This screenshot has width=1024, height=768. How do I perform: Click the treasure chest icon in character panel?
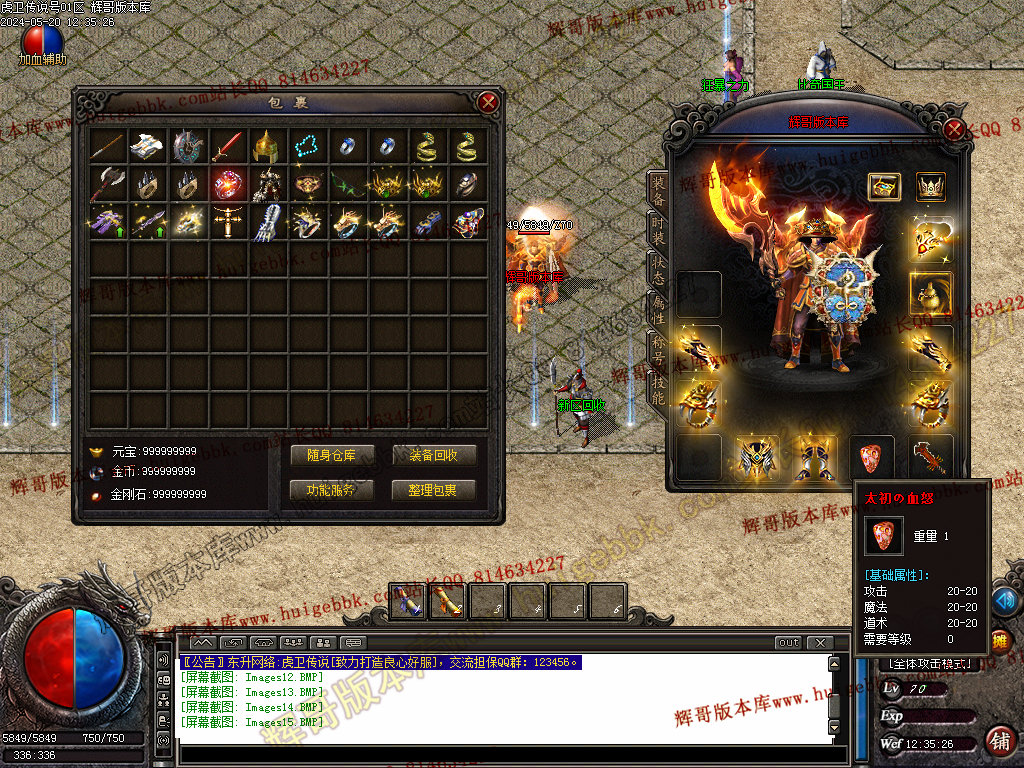coord(884,187)
